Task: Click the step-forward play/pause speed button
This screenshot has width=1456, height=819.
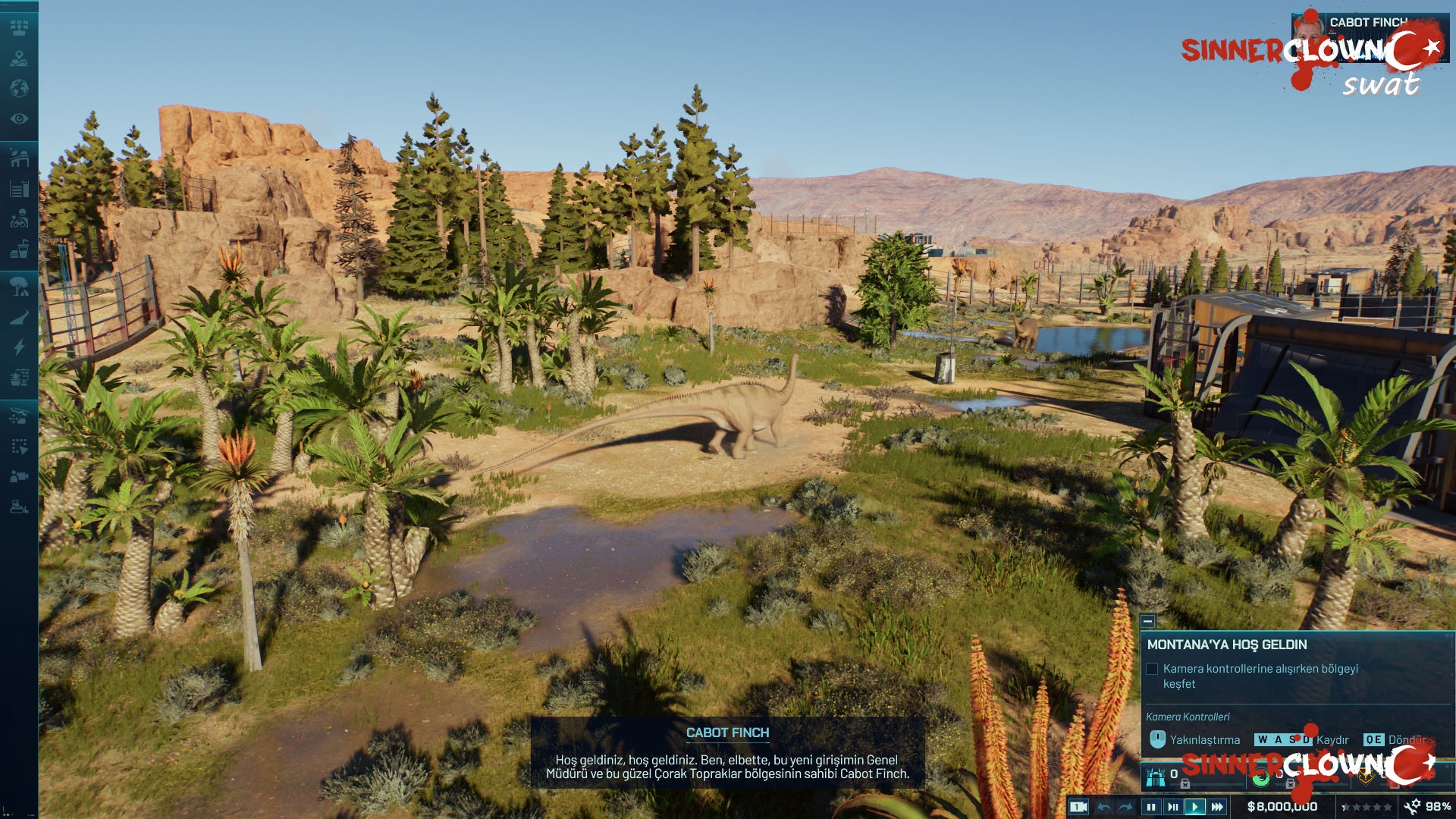Action: (1173, 807)
